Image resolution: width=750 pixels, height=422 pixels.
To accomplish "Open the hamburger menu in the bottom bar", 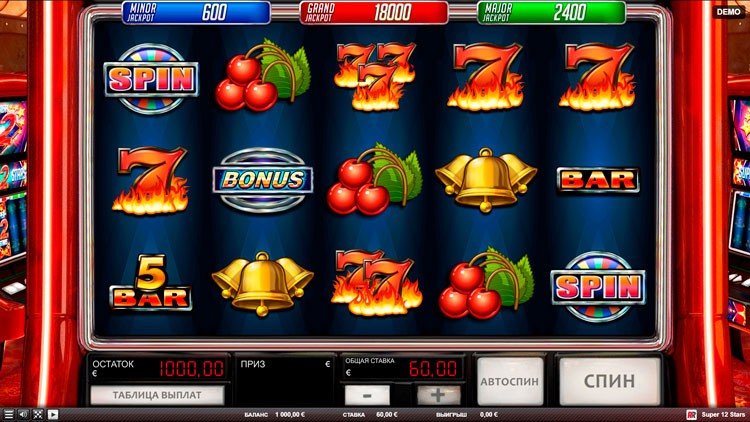I will (x=9, y=414).
